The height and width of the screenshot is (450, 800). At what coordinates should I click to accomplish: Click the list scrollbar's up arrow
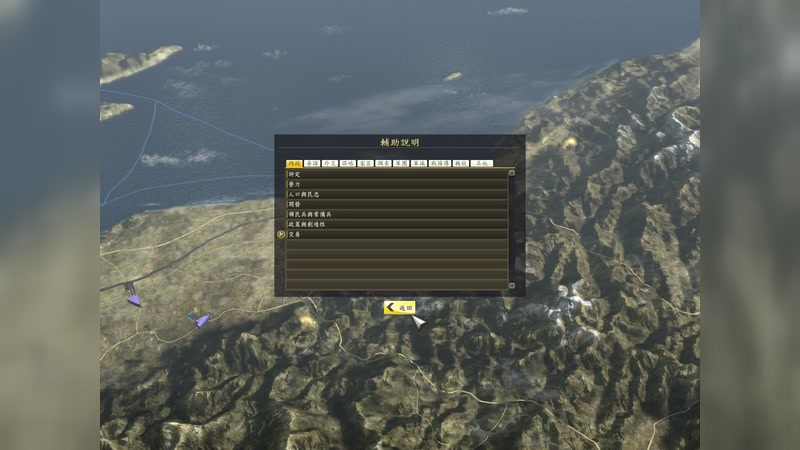511,173
